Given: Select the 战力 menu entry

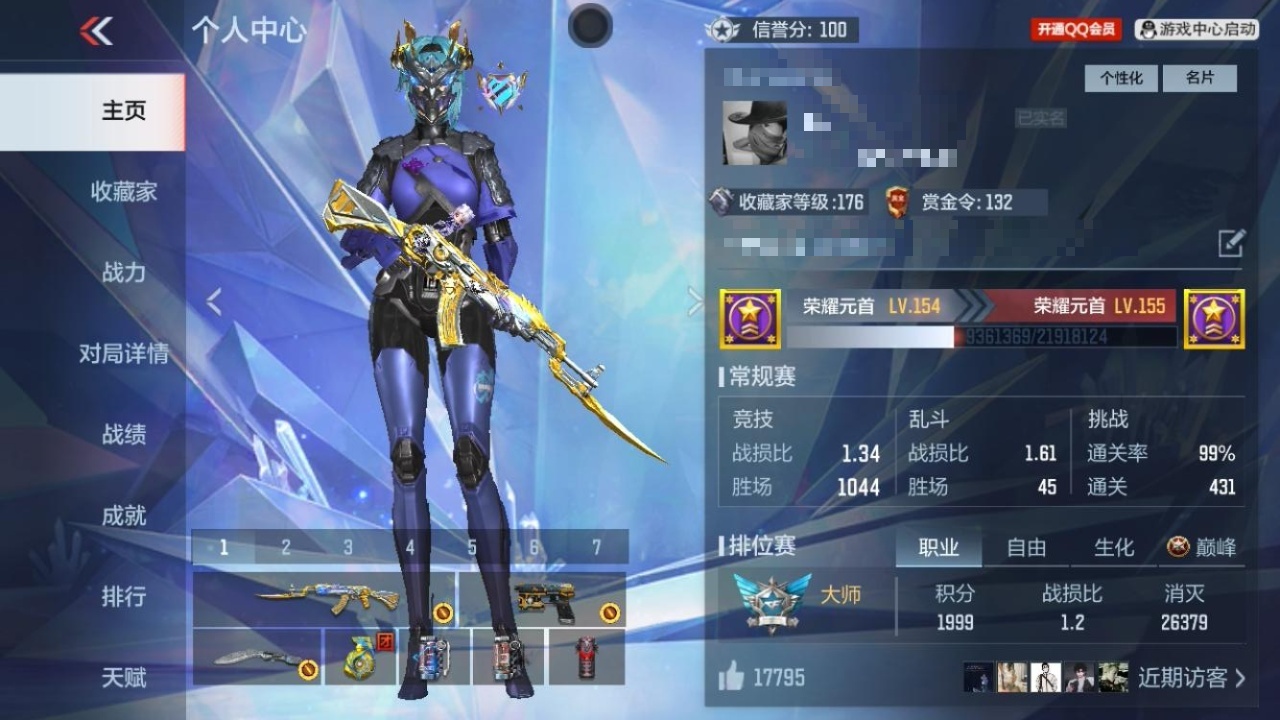Looking at the screenshot, I should tap(124, 272).
